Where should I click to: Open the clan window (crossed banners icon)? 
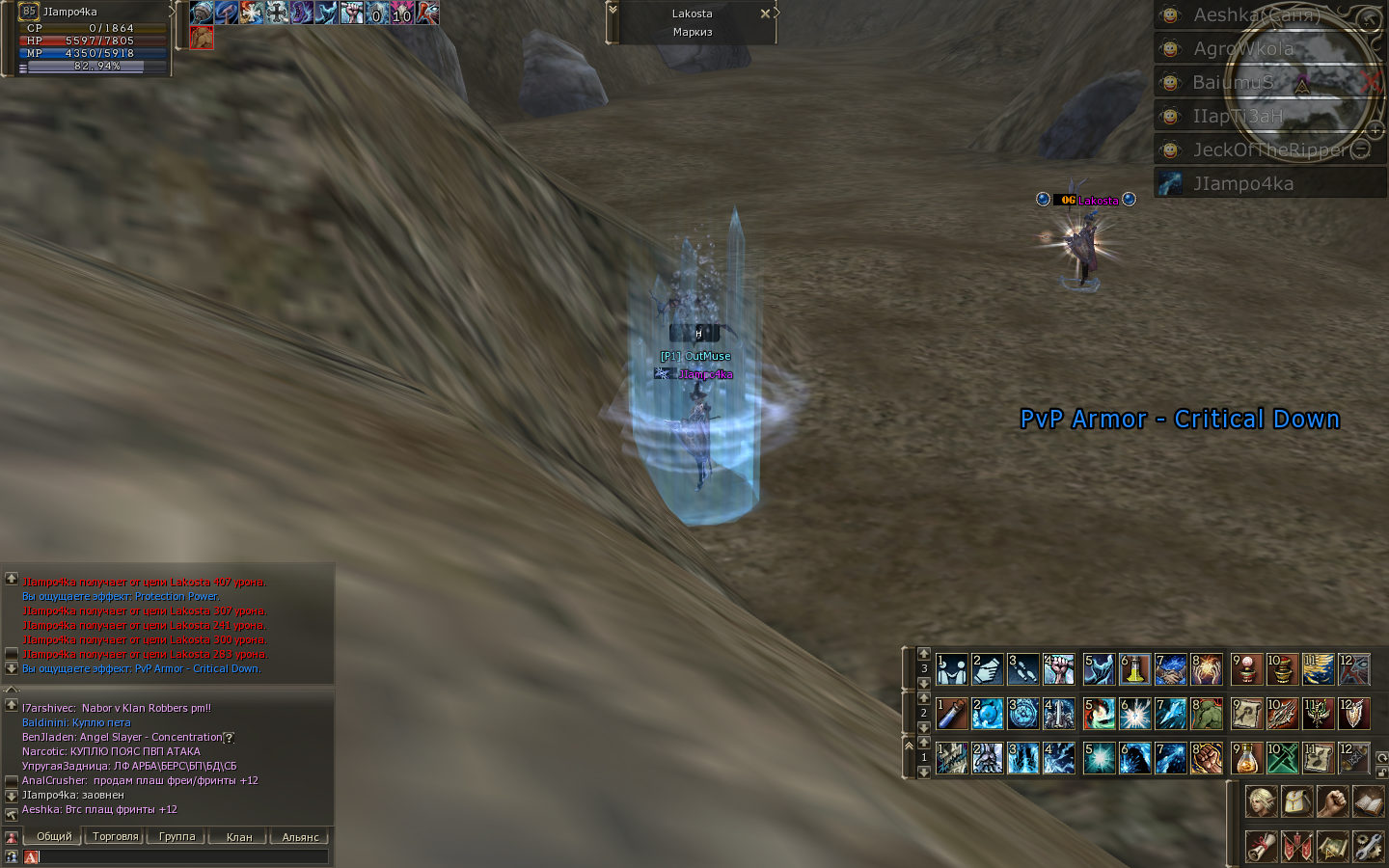[x=1296, y=845]
